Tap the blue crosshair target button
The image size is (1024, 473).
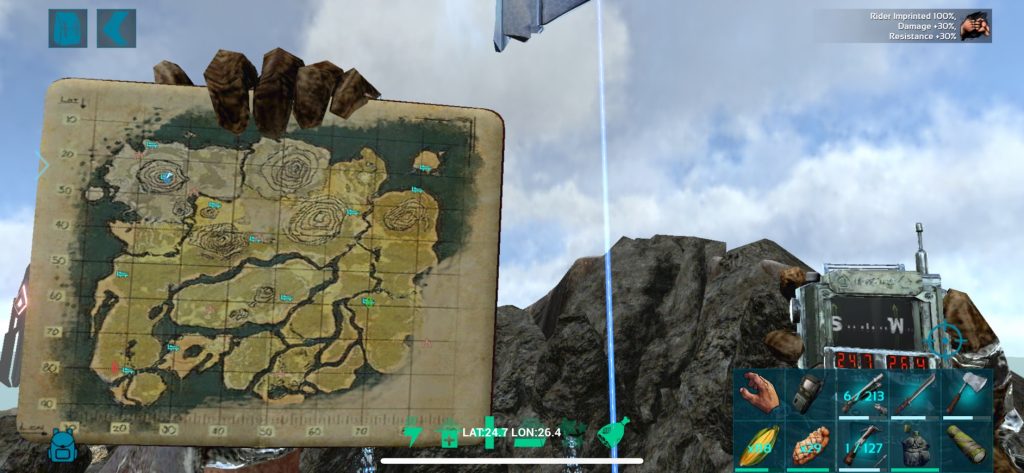pyautogui.click(x=943, y=338)
